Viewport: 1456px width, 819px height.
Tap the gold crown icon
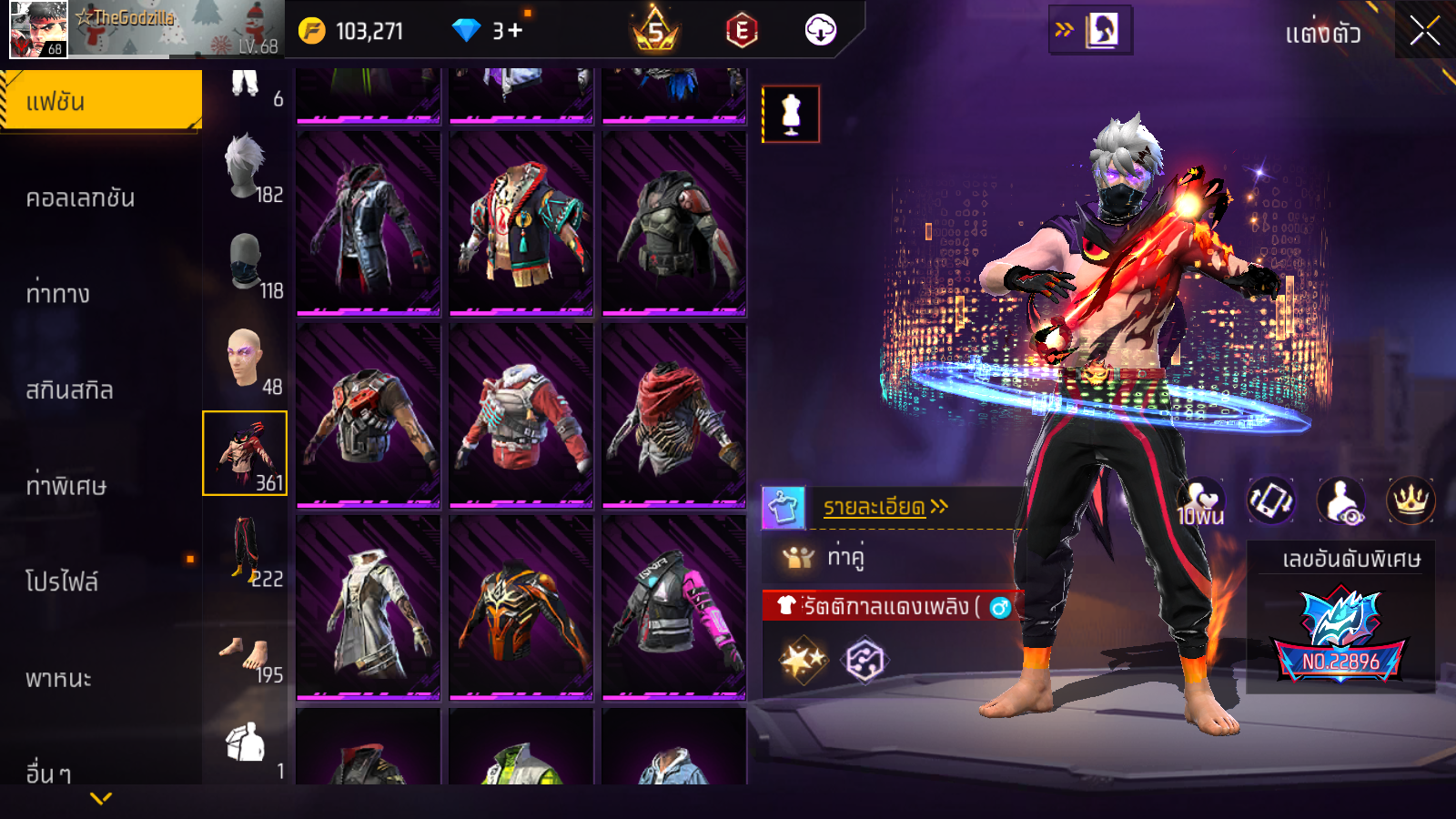coord(1410,500)
